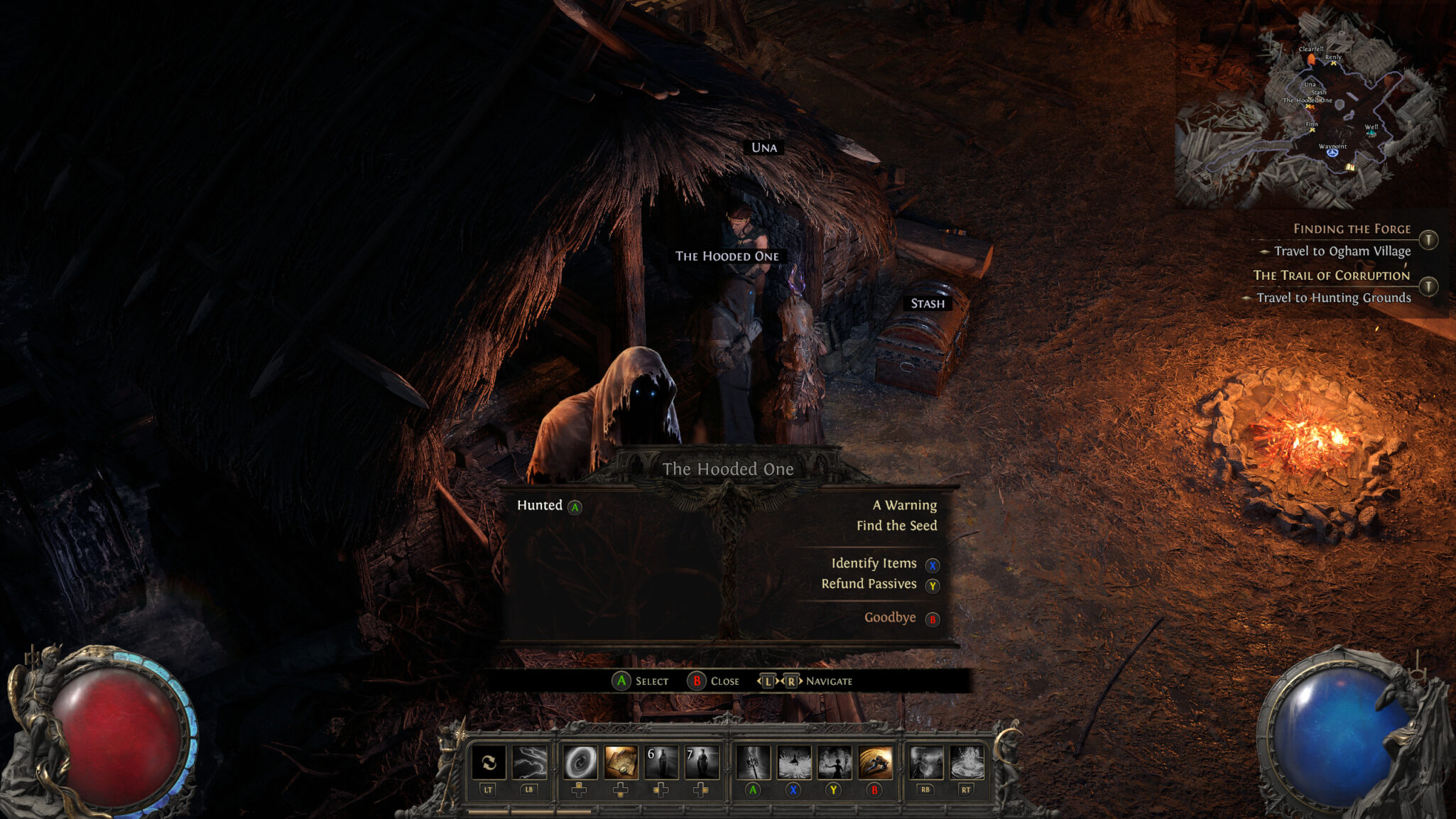Choose Identify Items from The Hooded One

pyautogui.click(x=874, y=563)
